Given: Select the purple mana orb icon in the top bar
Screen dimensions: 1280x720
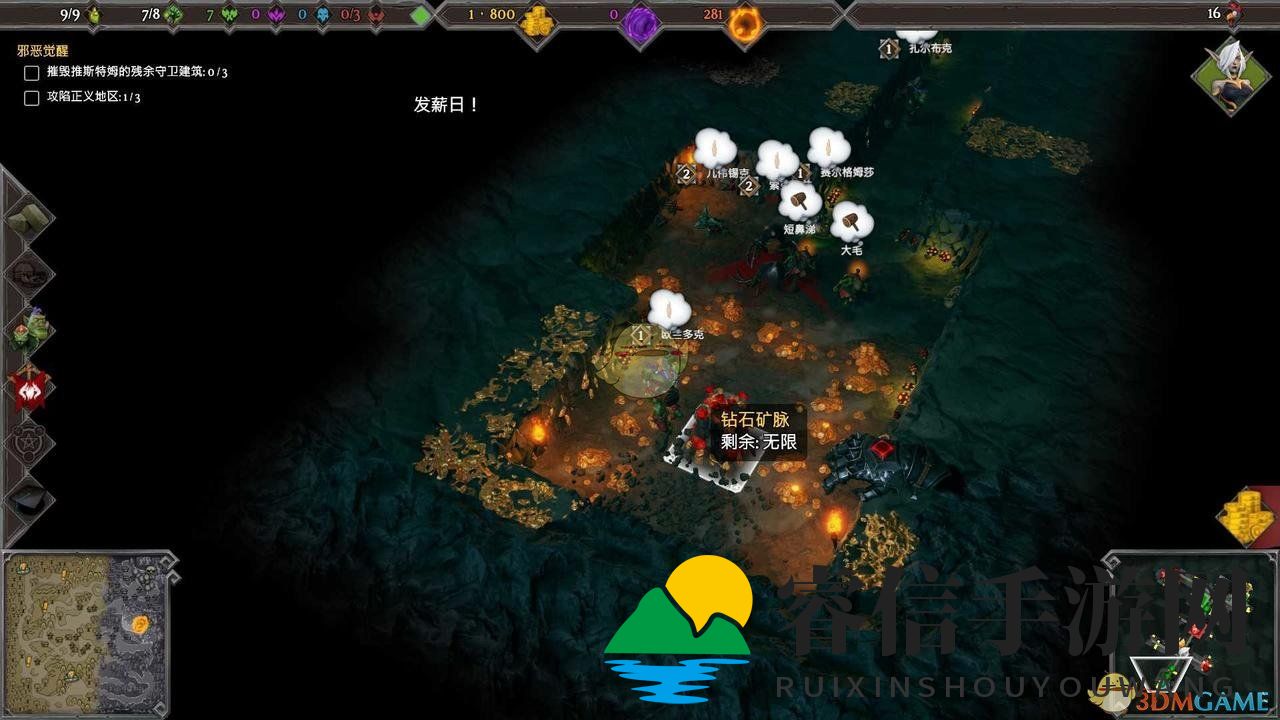Looking at the screenshot, I should (x=637, y=15).
